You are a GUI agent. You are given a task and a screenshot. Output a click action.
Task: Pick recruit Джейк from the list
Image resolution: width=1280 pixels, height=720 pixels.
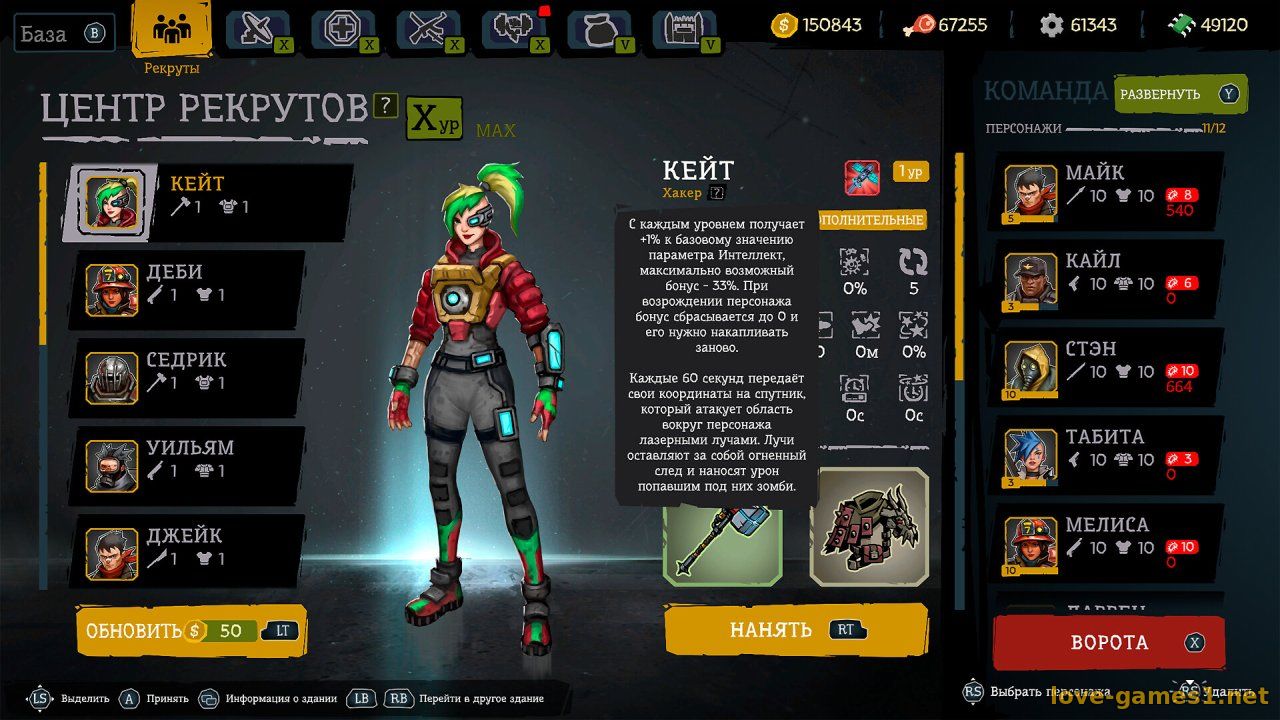click(190, 546)
